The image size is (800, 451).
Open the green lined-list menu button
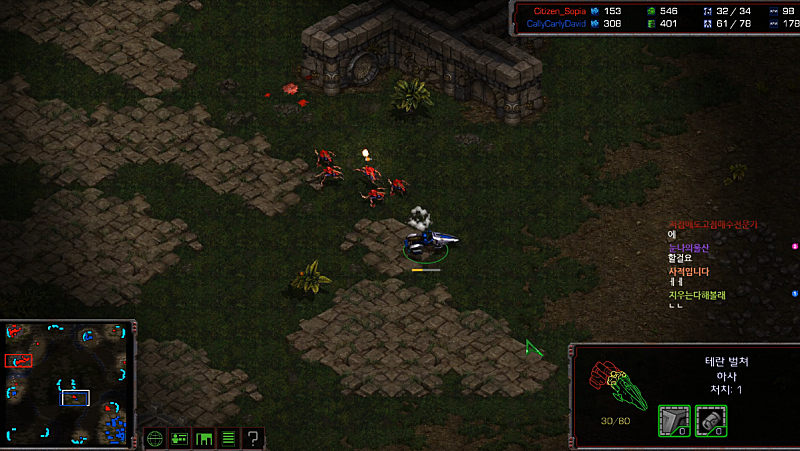(x=228, y=438)
